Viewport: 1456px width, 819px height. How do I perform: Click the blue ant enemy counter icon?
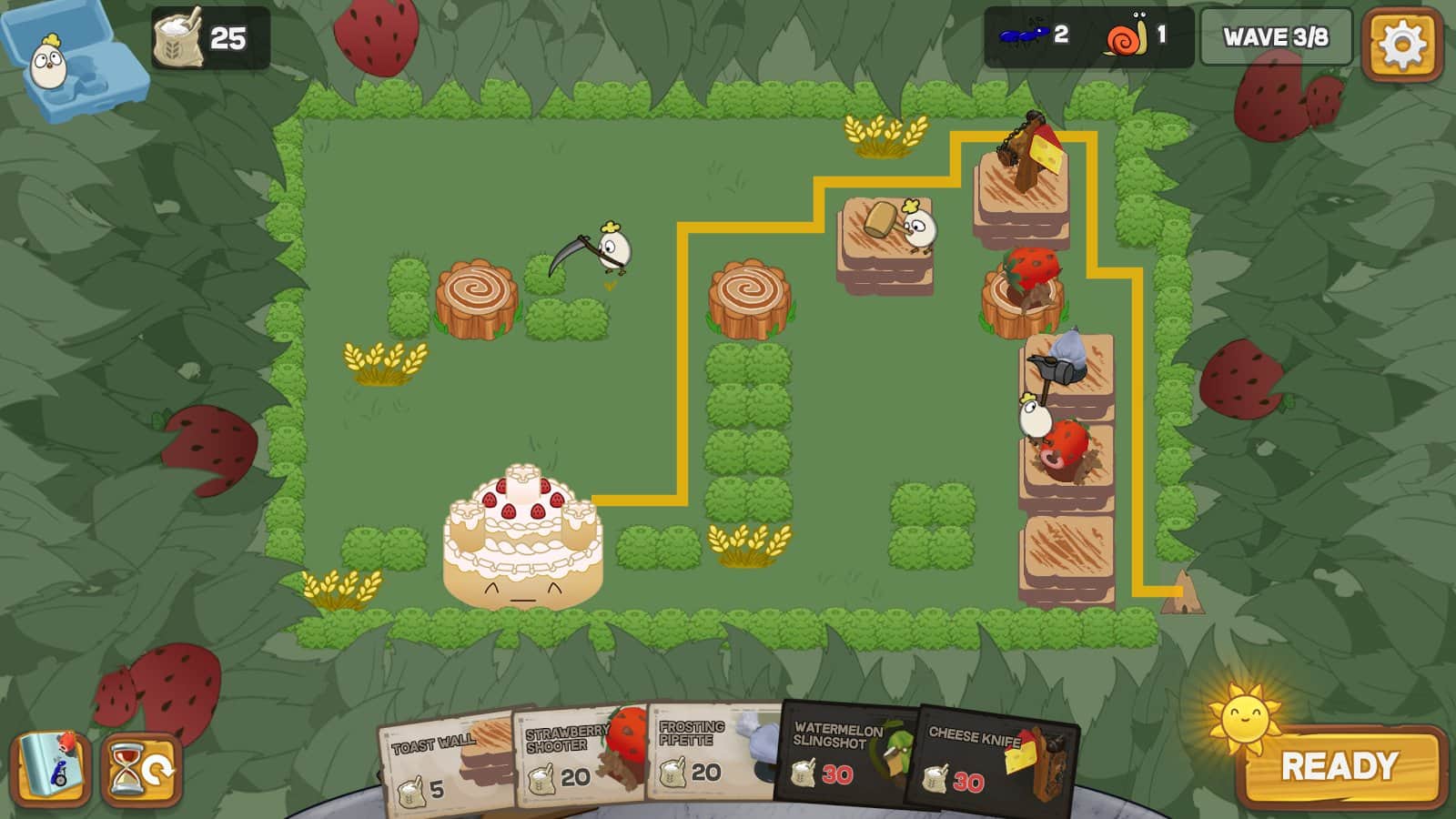pyautogui.click(x=1024, y=36)
